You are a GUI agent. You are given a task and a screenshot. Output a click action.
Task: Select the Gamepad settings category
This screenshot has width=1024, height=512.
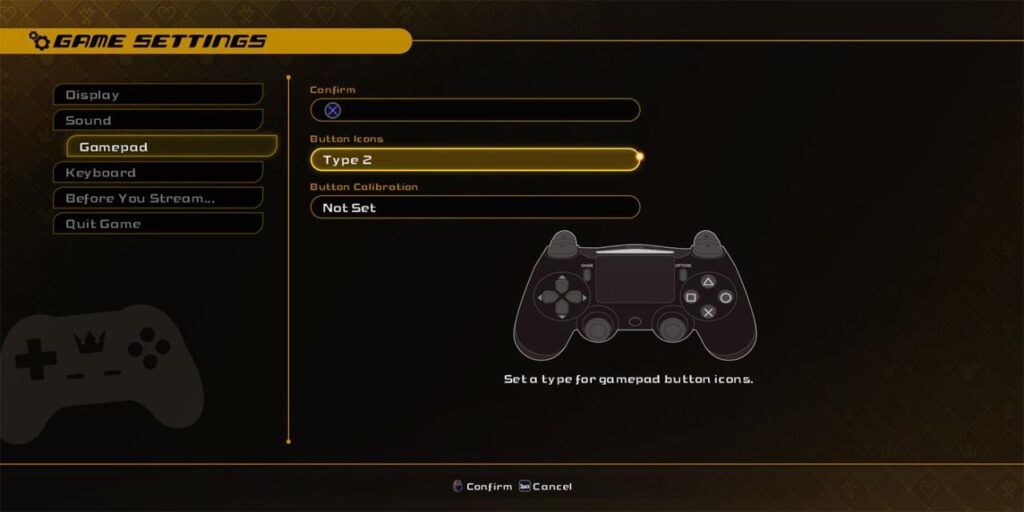click(170, 147)
